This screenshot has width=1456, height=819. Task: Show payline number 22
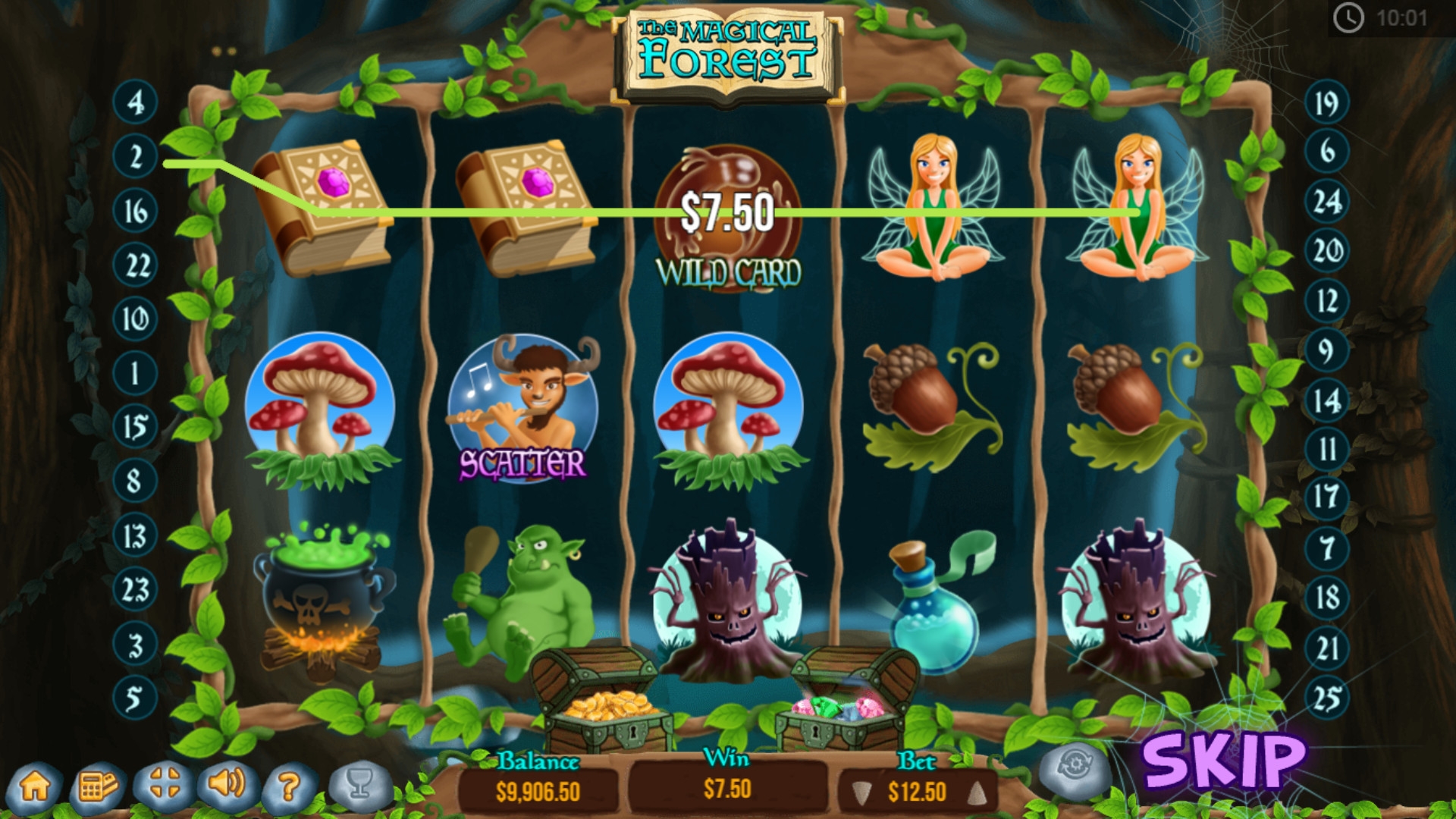coord(135,265)
